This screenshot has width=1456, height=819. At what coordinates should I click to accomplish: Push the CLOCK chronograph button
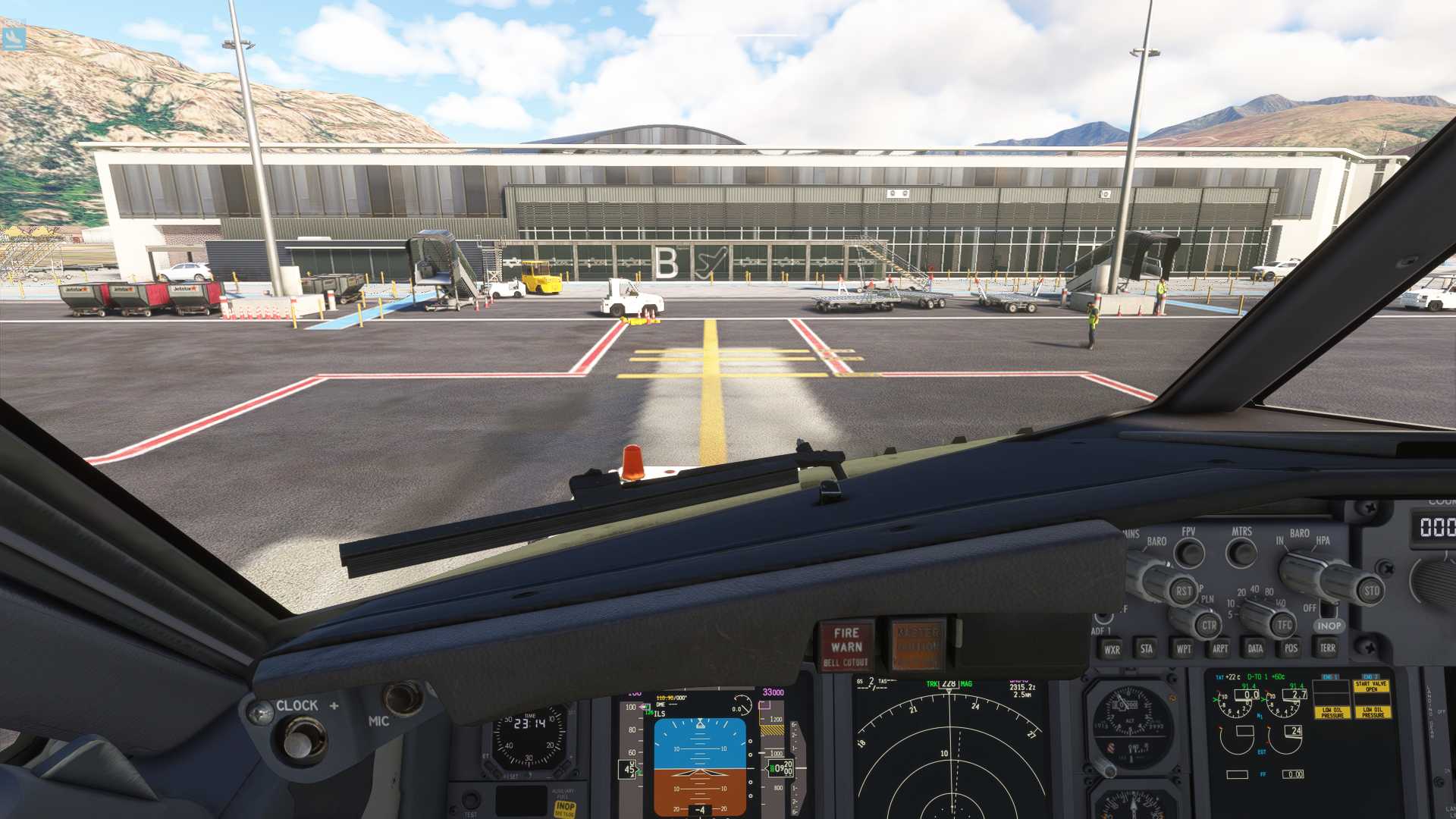(x=303, y=739)
